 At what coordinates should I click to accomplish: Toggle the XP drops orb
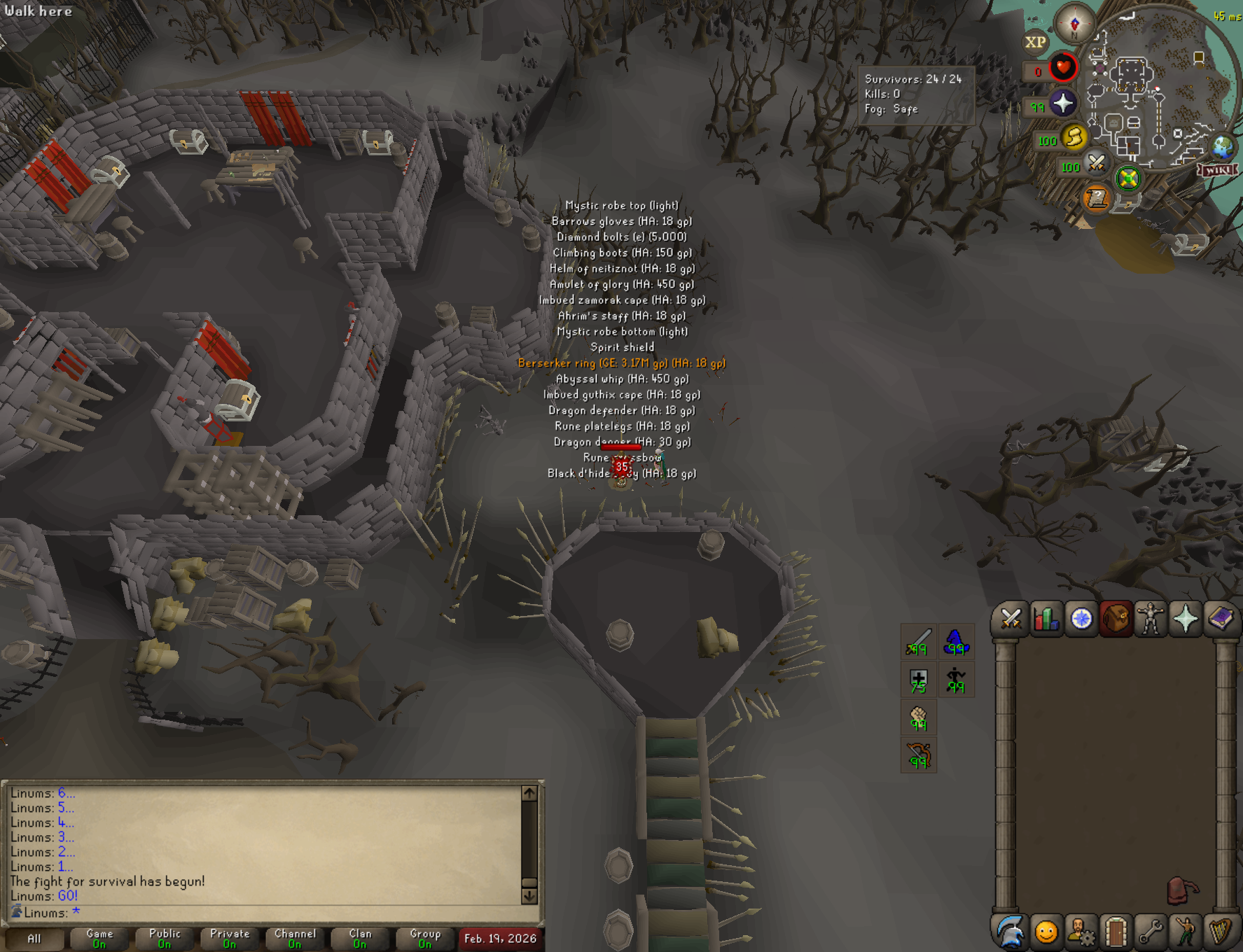click(1035, 42)
